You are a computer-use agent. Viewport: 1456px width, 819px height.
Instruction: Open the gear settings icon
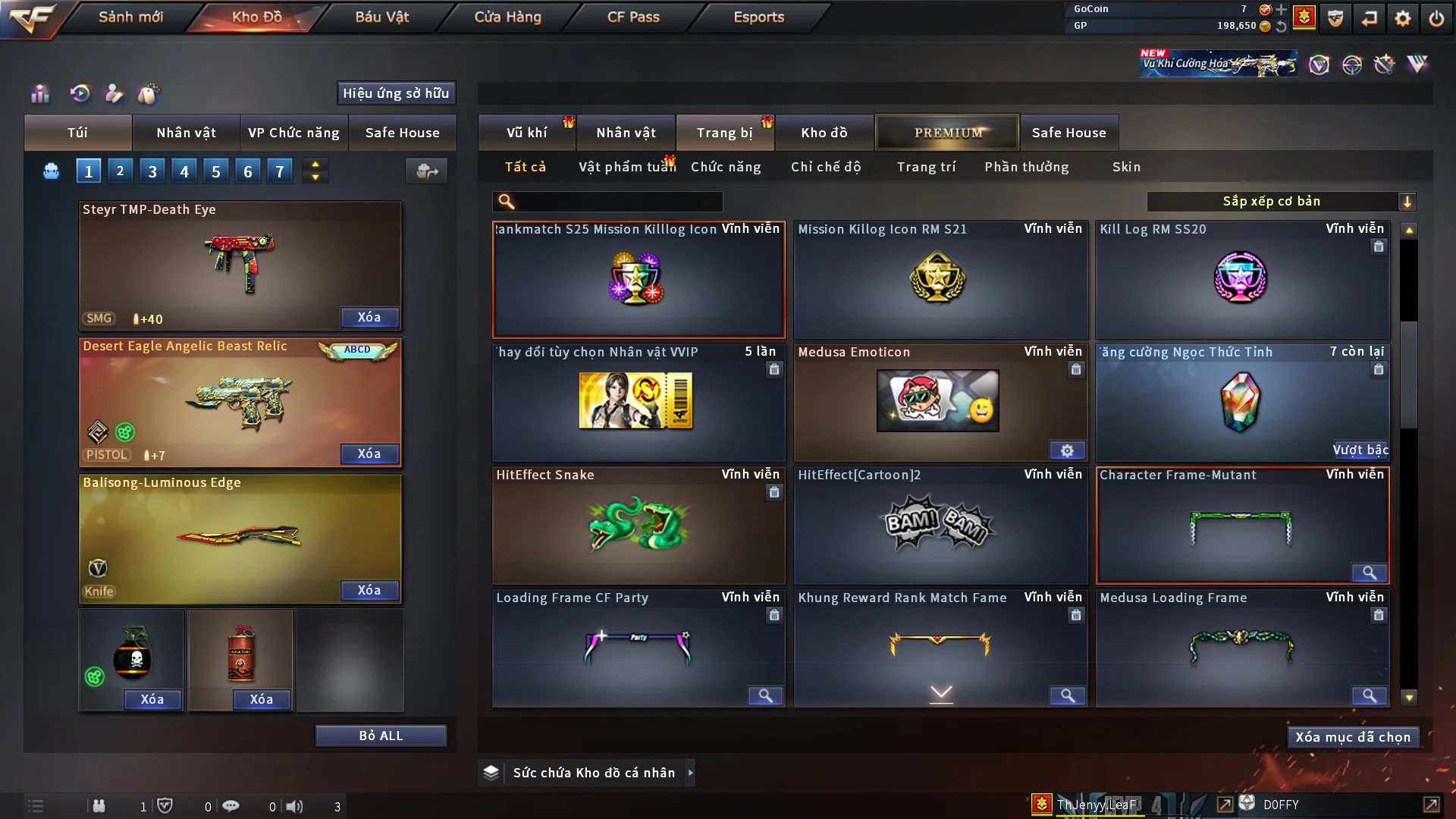click(1403, 18)
